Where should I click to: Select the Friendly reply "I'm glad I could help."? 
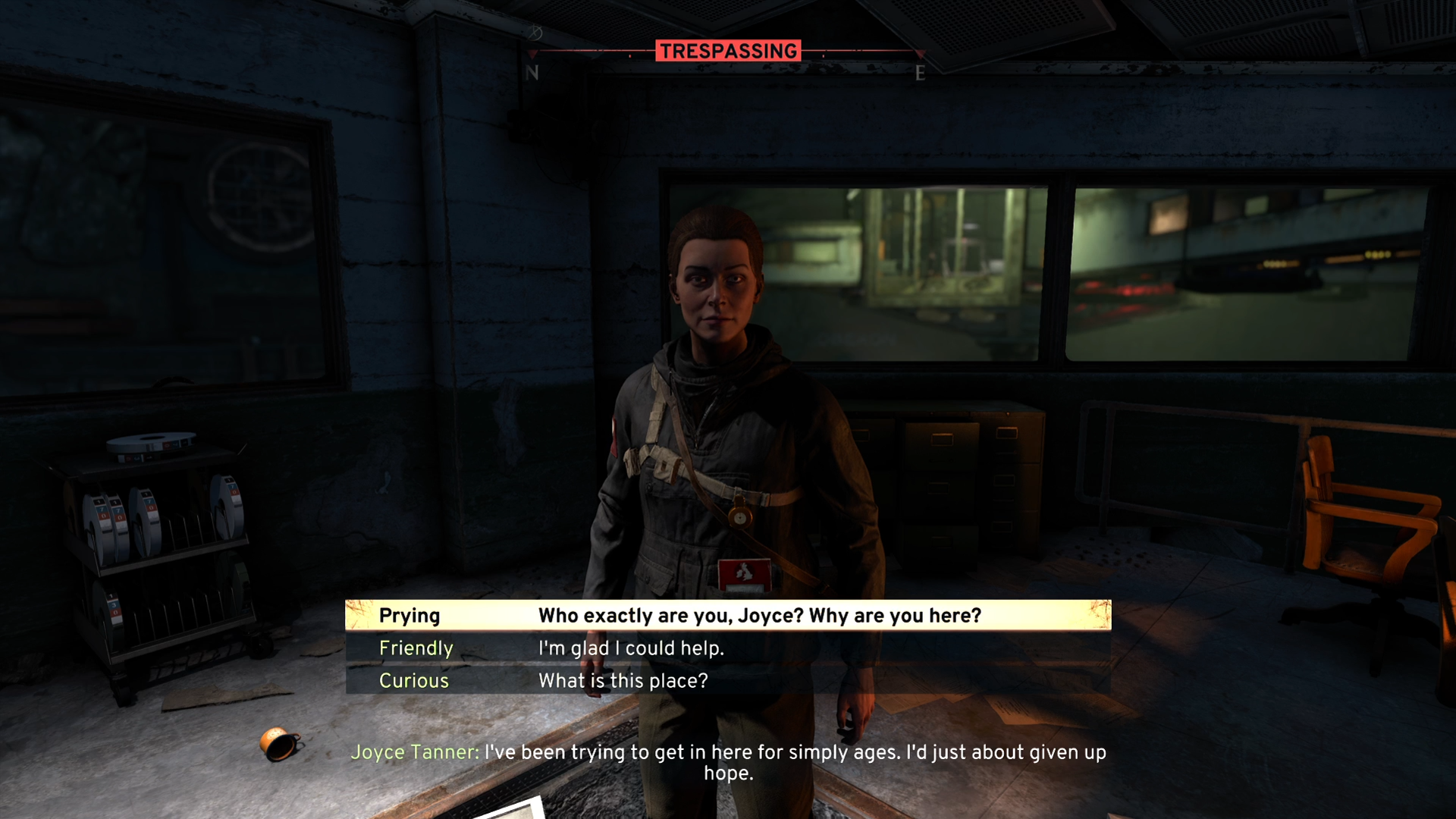[728, 648]
